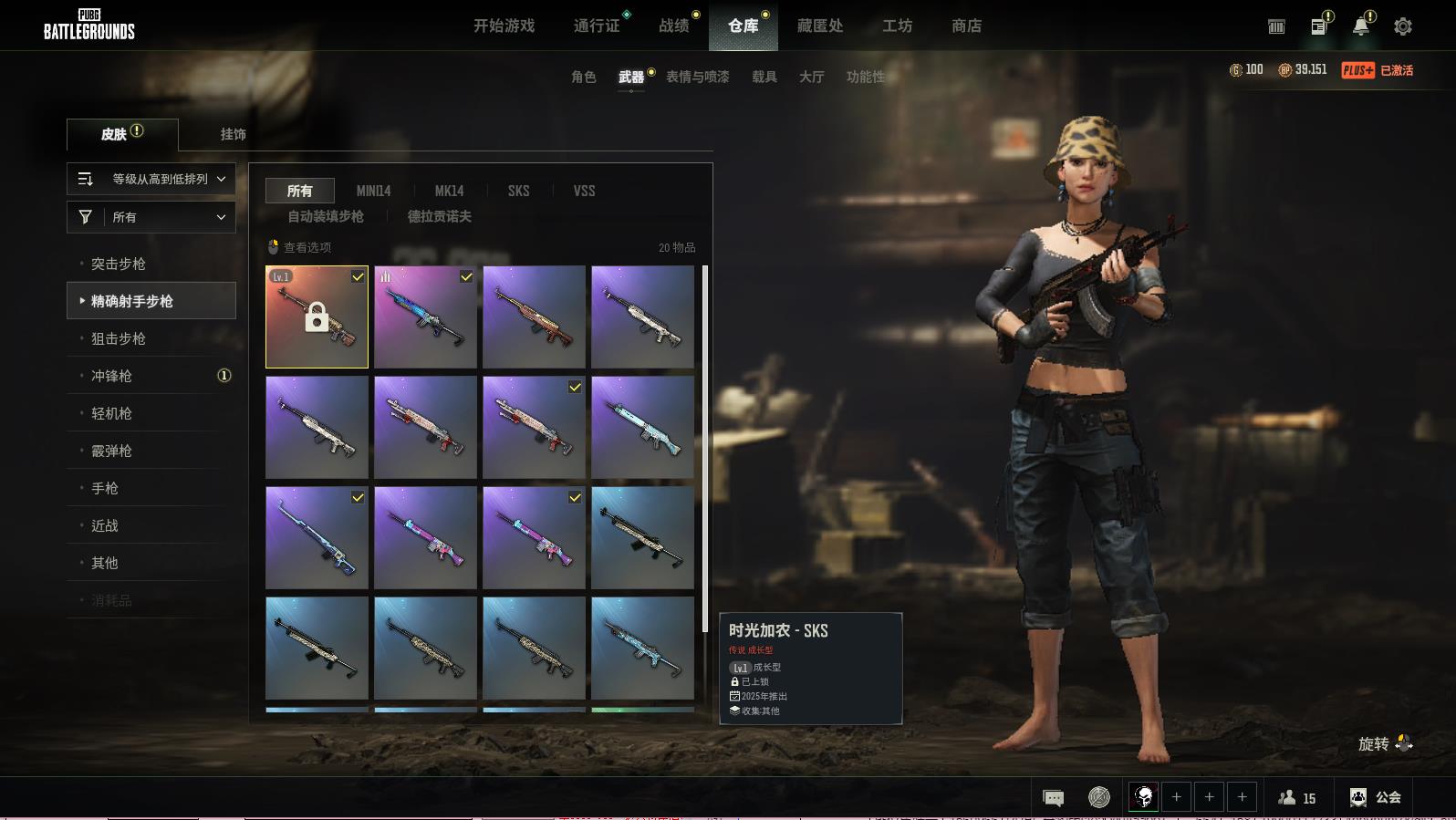
Task: Switch to the 载具 vehicle sub-tab
Action: pyautogui.click(x=764, y=78)
